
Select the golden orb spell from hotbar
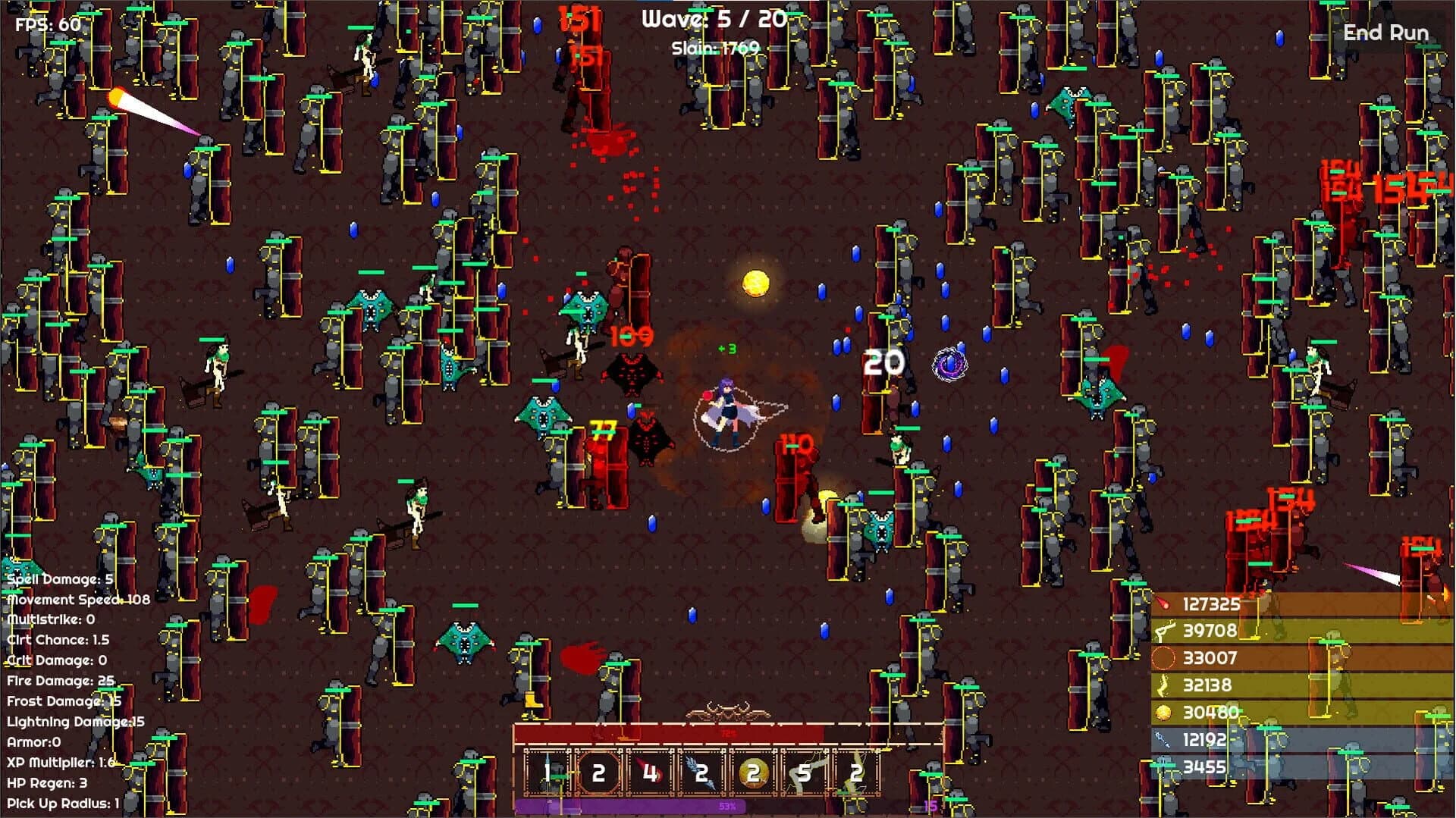click(753, 775)
